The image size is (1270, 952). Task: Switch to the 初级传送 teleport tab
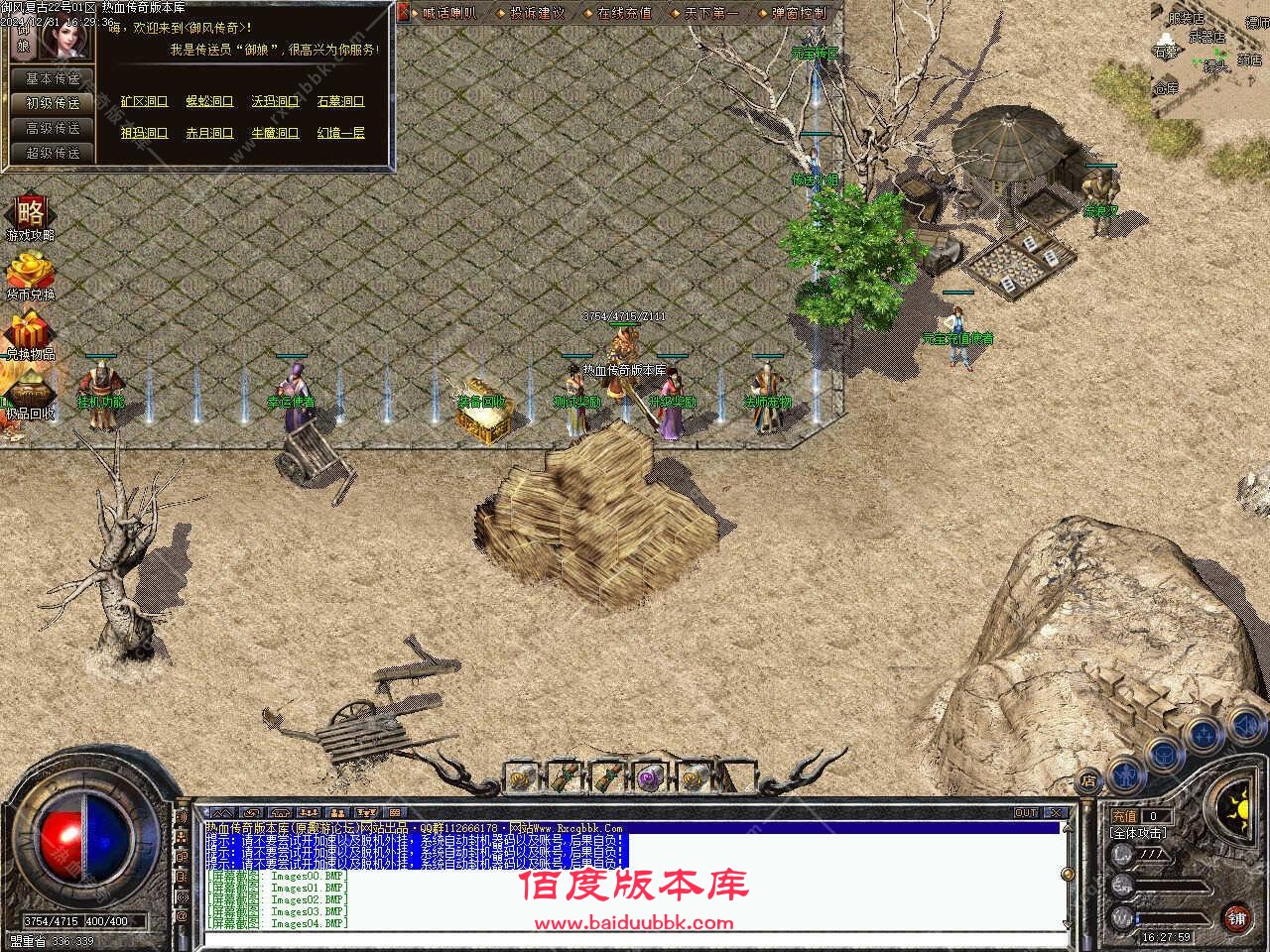[50, 102]
